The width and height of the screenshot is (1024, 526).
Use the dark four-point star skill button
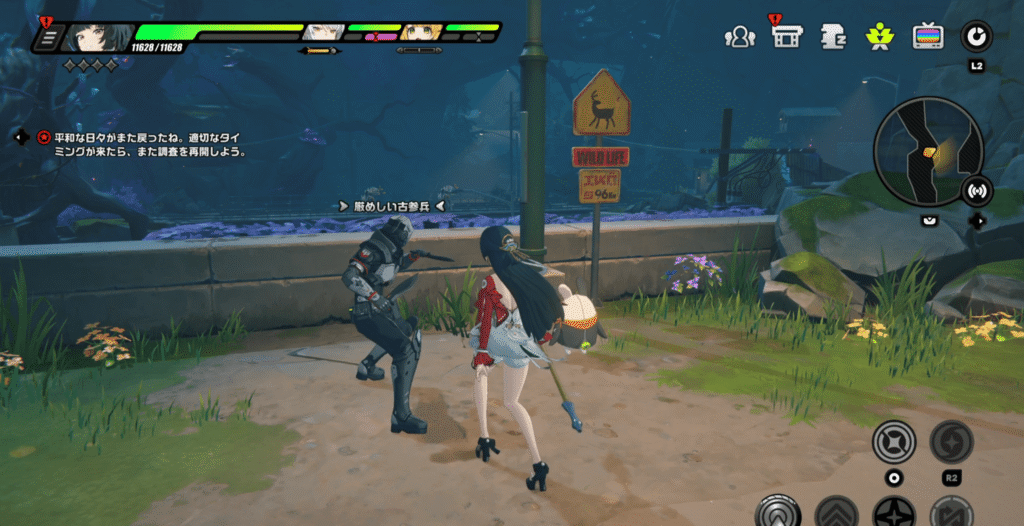893,514
